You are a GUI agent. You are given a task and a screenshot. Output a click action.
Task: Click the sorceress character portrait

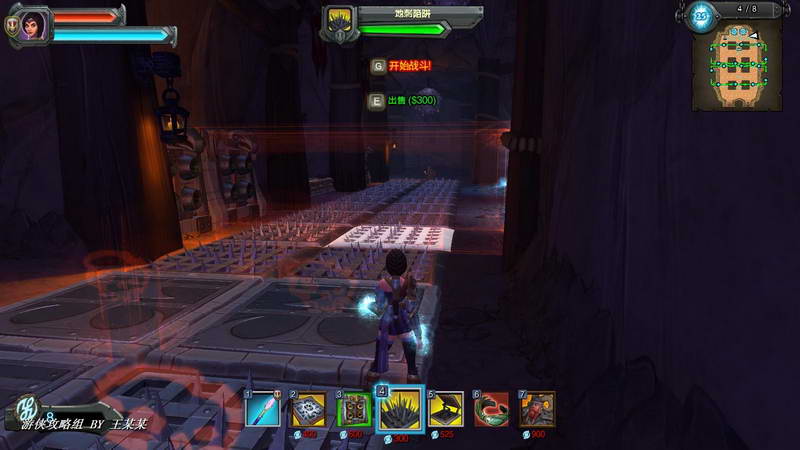(x=34, y=24)
